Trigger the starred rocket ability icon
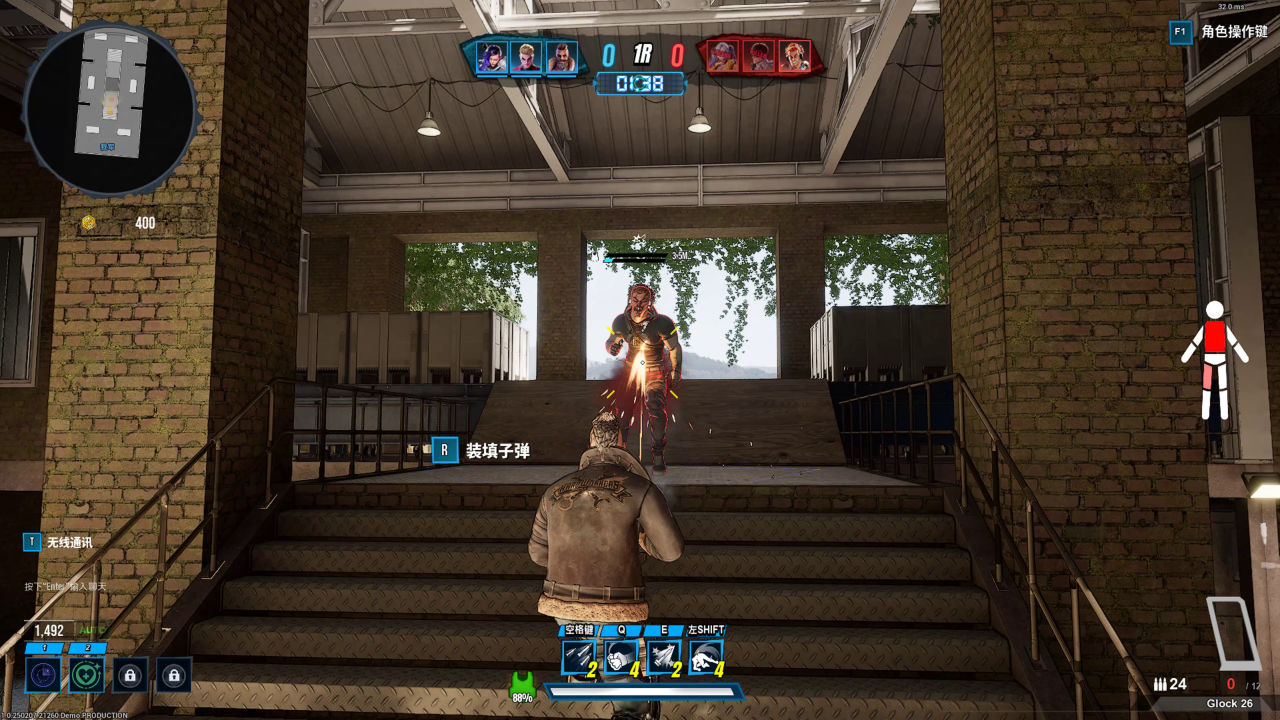This screenshot has width=1280, height=720. [x=663, y=656]
